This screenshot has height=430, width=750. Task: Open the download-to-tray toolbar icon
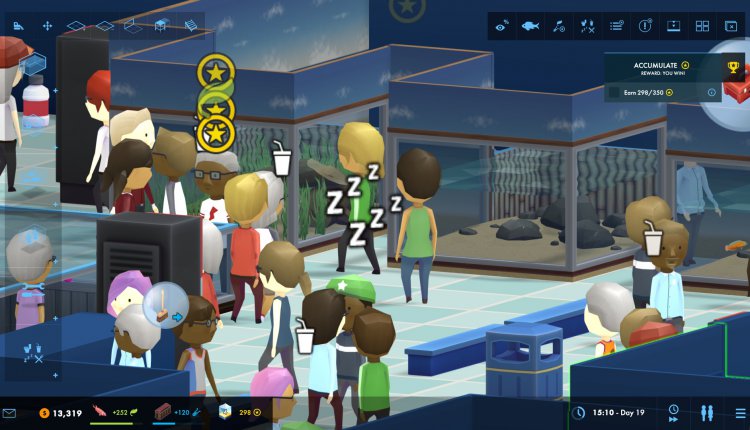[x=673, y=26]
